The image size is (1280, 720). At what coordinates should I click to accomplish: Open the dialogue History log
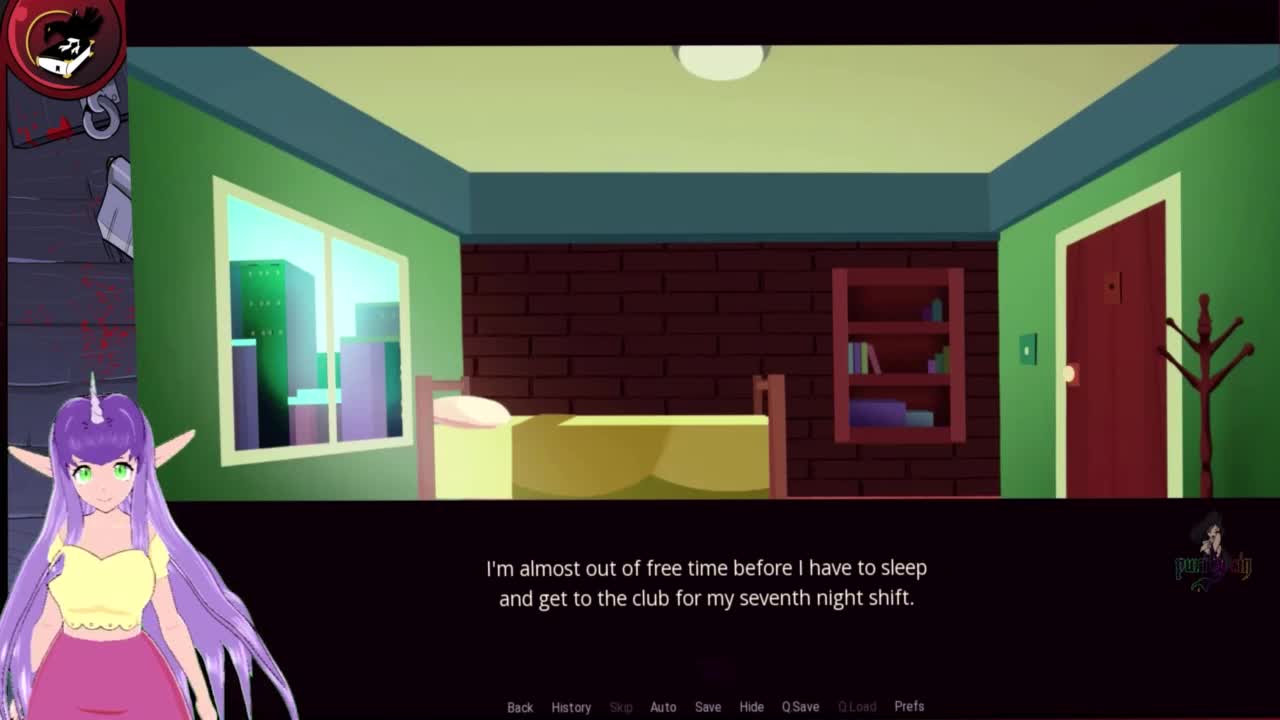coord(571,707)
